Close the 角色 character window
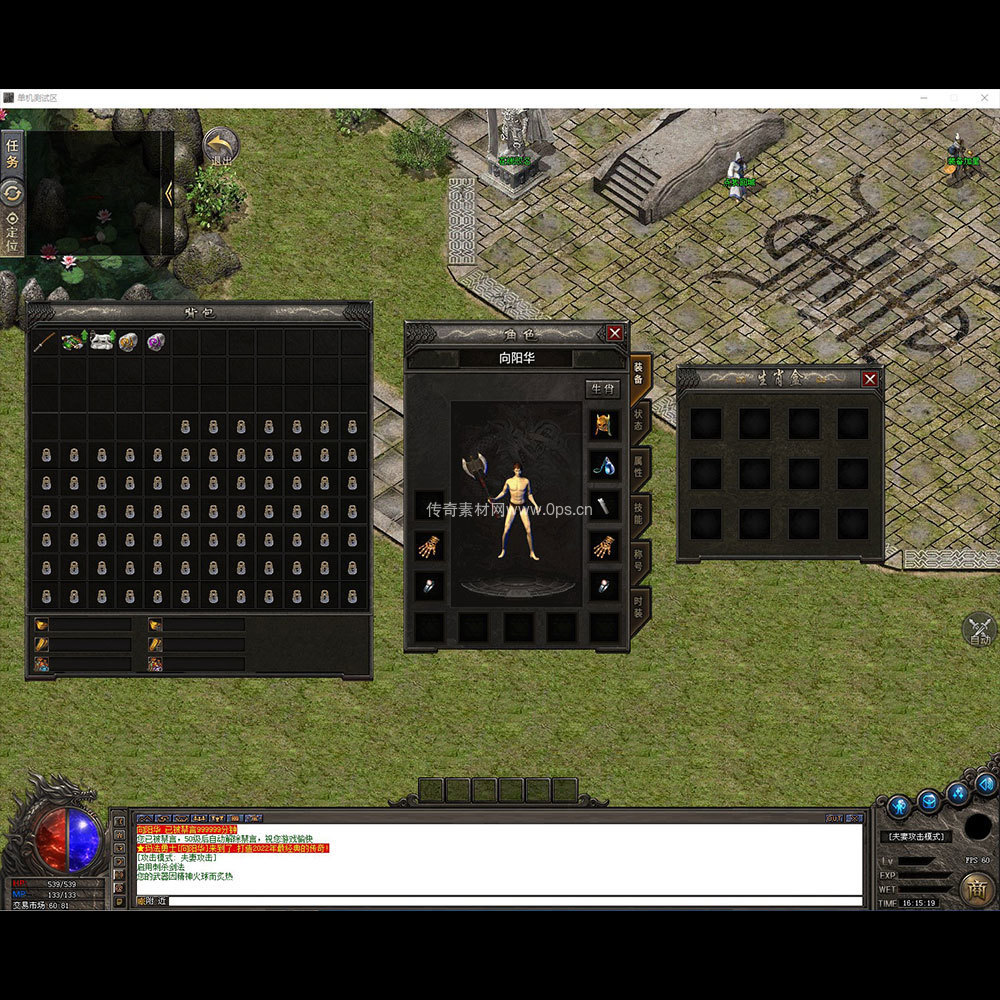Image resolution: width=1000 pixels, height=1000 pixels. pyautogui.click(x=614, y=333)
